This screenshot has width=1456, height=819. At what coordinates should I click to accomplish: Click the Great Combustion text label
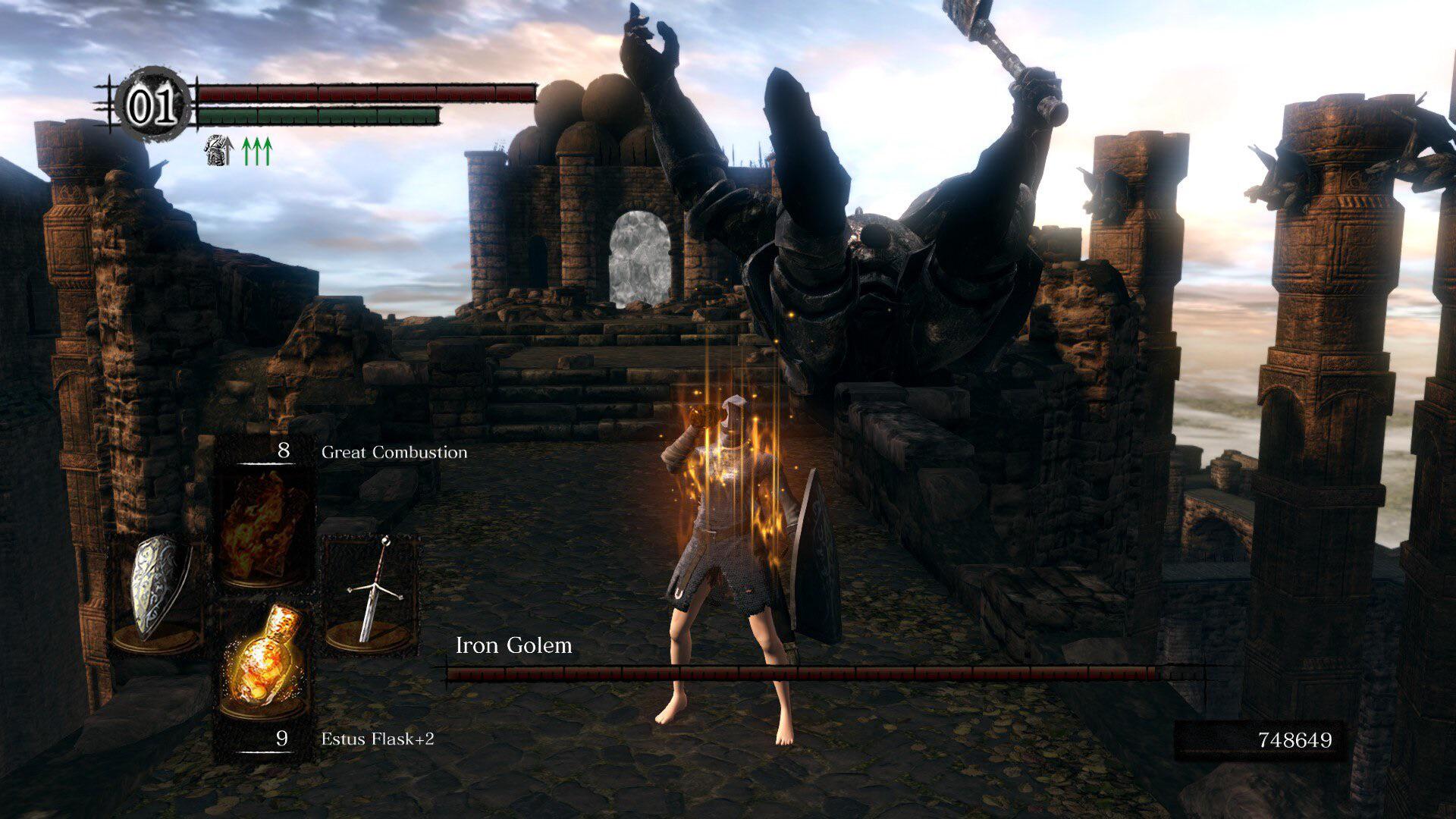coord(394,452)
